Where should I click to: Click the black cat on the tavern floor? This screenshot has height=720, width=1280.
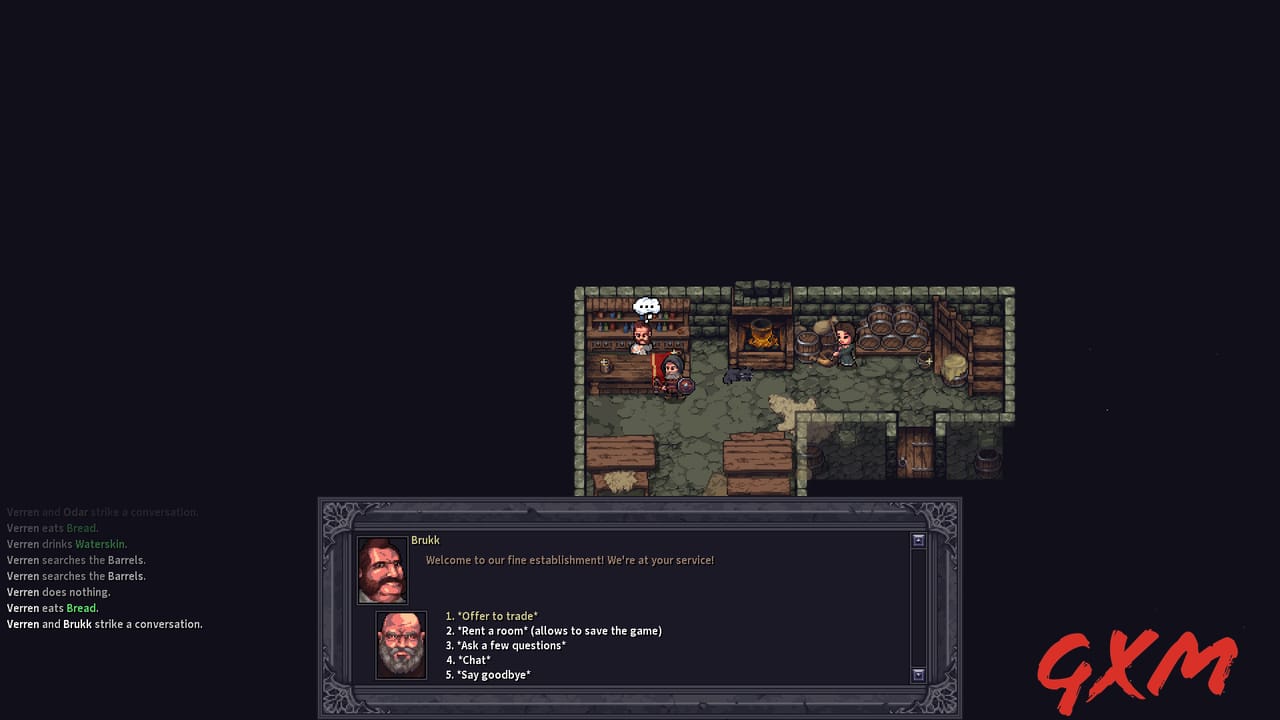(x=738, y=375)
